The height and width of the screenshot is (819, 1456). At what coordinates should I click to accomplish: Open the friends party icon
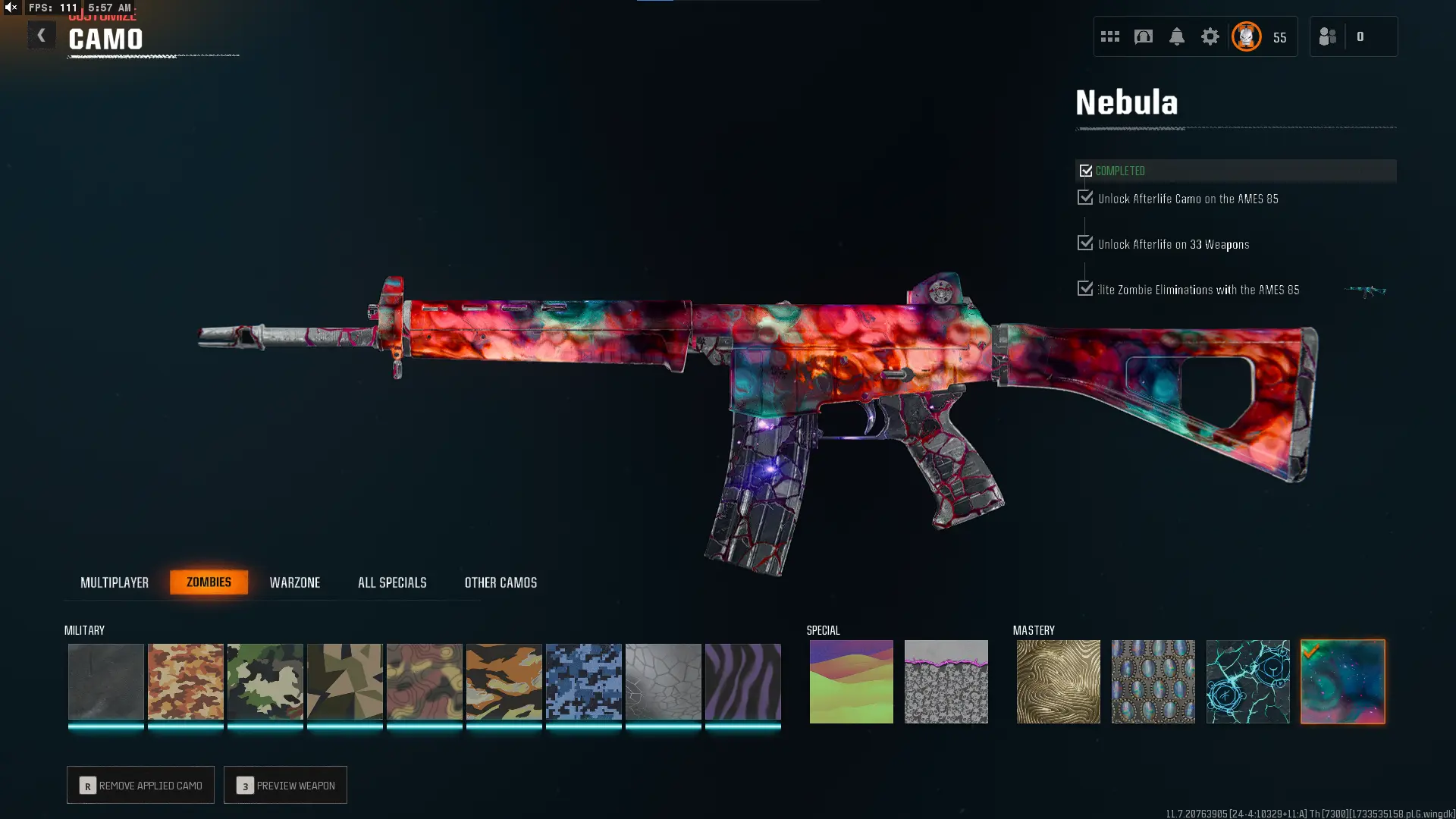[1327, 36]
